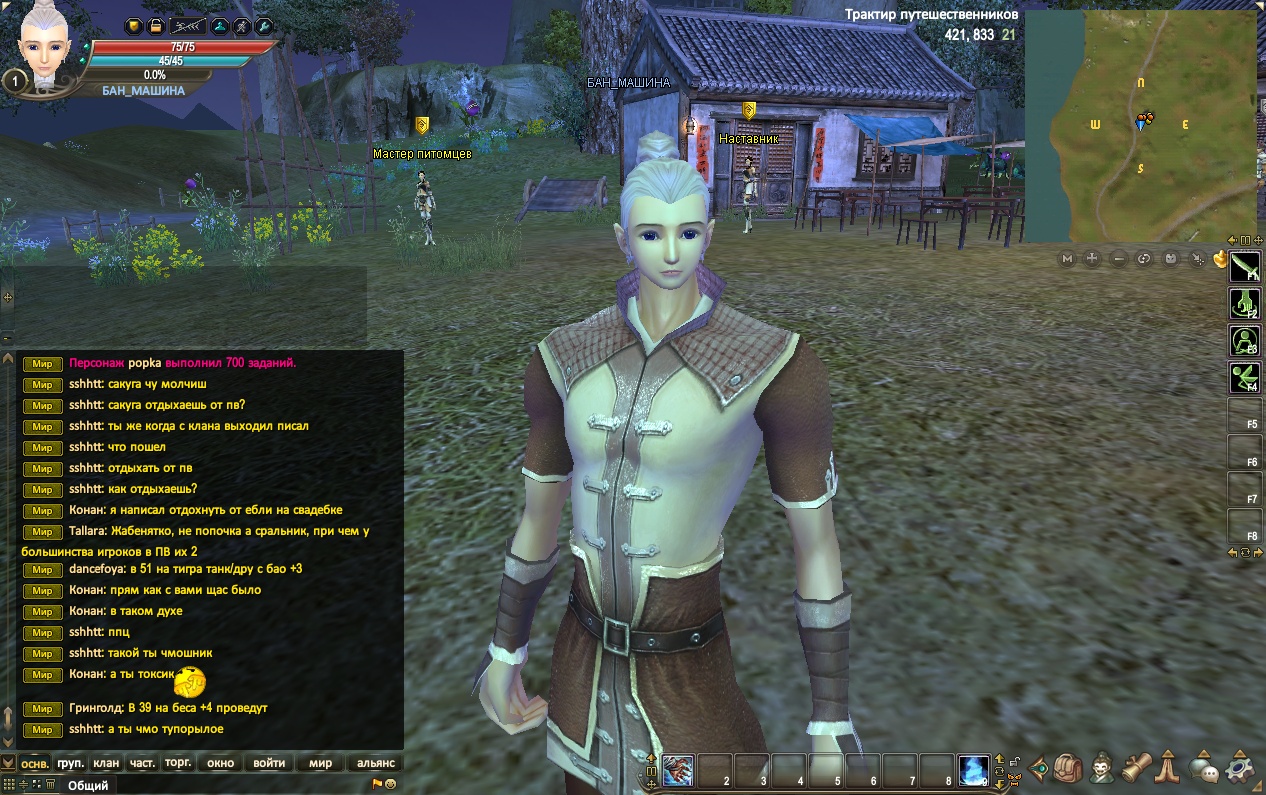1266x795 pixels.
Task: Switch to the «альянс» chat tab
Action: tap(376, 763)
